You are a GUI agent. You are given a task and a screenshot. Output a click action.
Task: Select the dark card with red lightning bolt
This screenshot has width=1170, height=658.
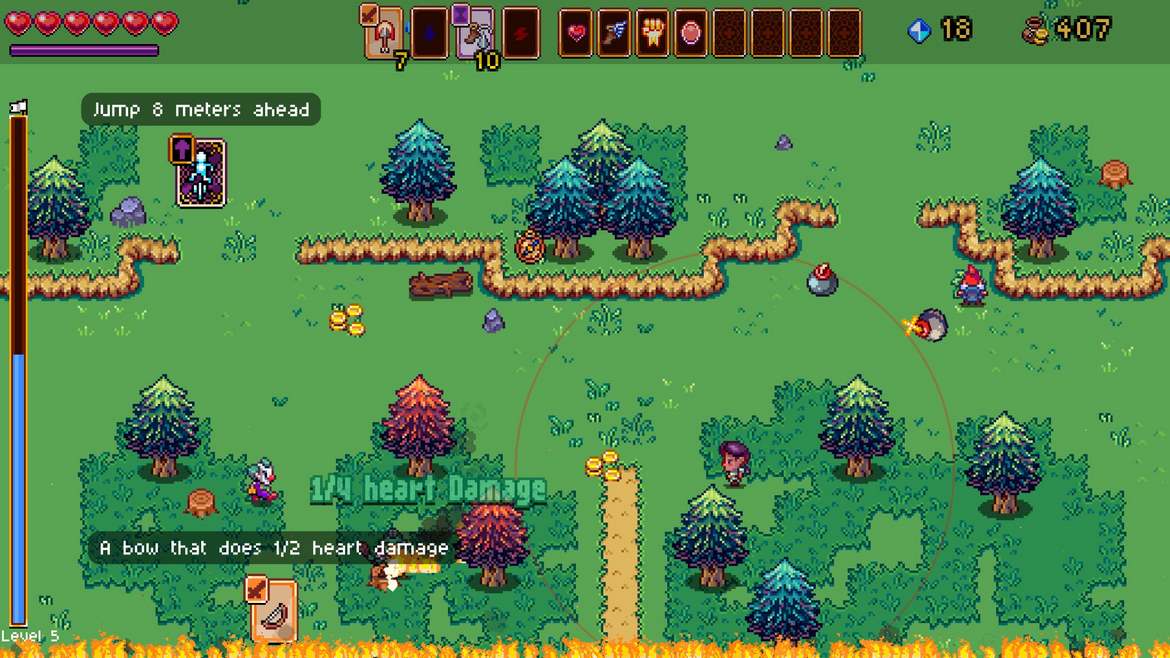[521, 33]
